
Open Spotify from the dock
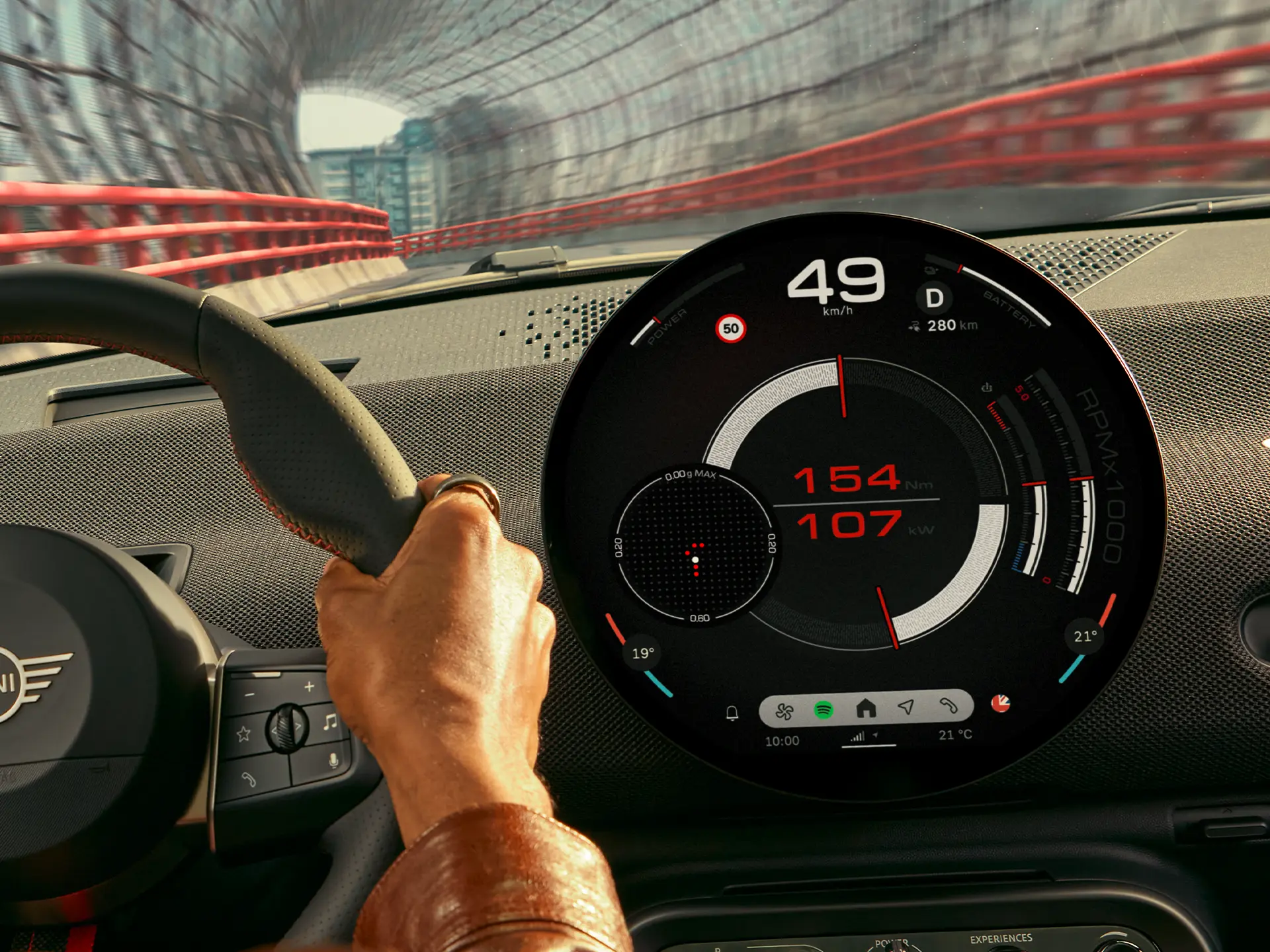pos(823,709)
